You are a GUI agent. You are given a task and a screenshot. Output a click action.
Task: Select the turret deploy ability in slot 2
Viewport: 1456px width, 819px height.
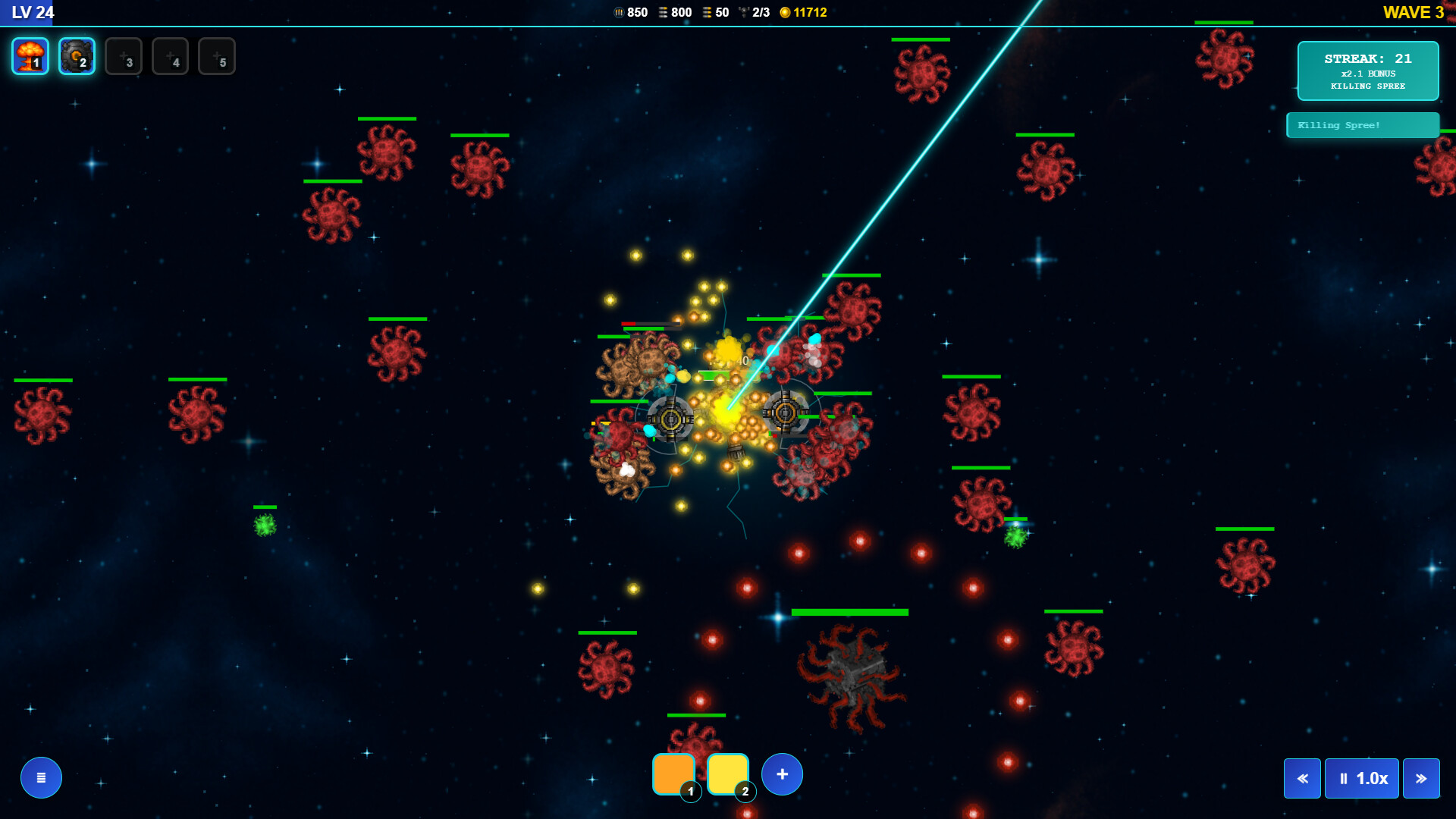point(77,55)
